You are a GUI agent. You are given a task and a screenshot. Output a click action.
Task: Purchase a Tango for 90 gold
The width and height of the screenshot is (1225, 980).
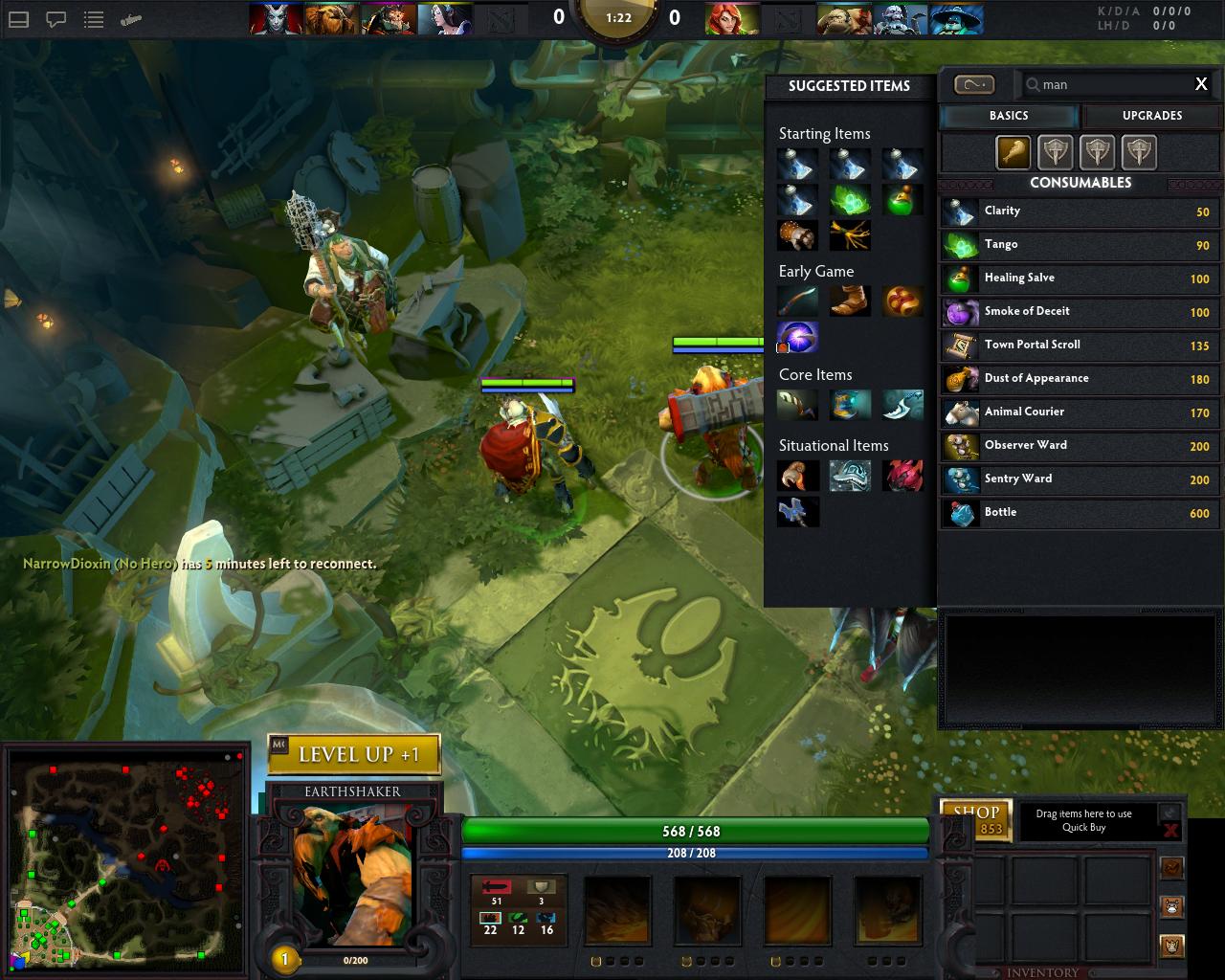(1080, 245)
